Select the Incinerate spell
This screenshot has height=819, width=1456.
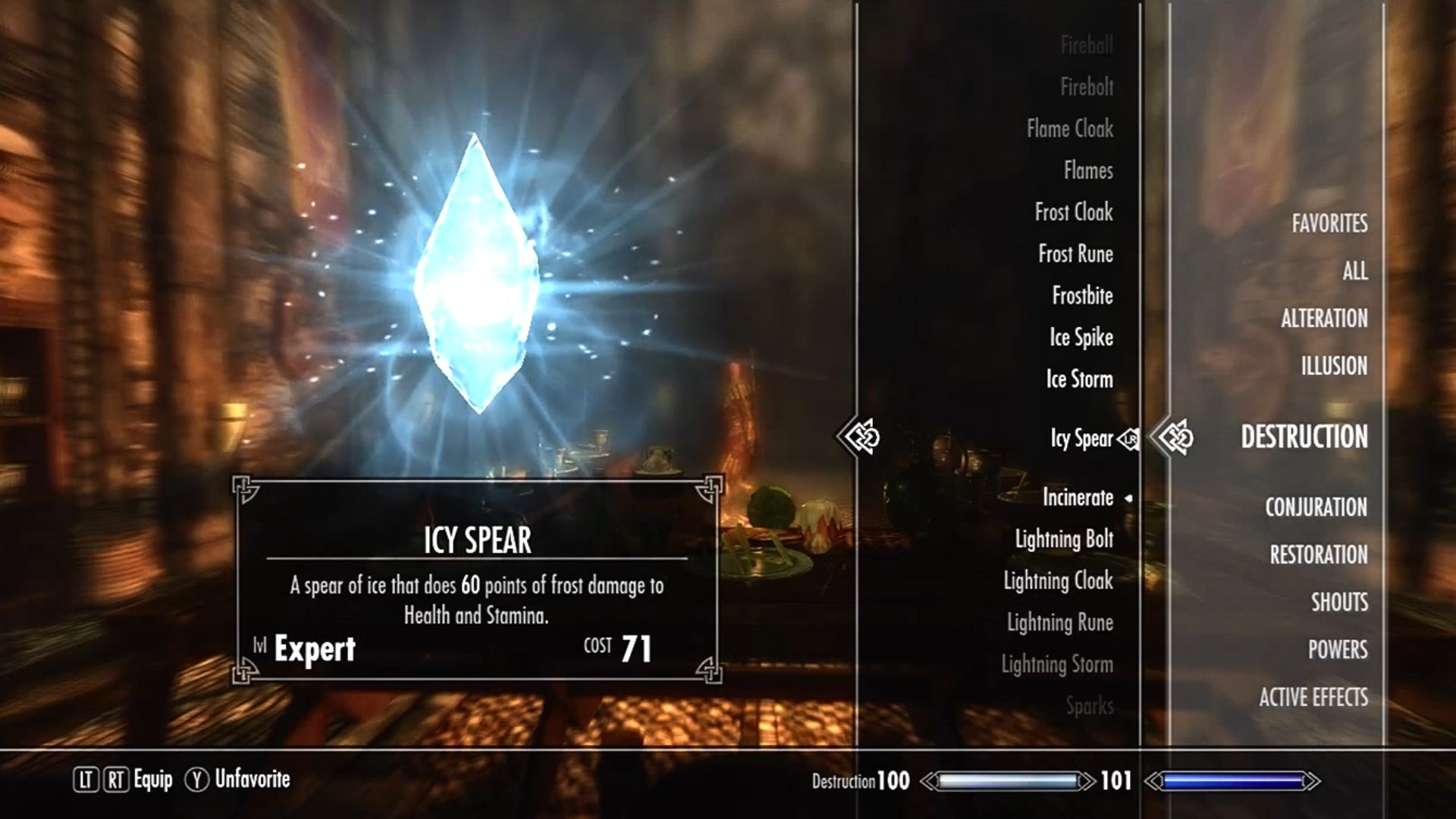point(1078,497)
